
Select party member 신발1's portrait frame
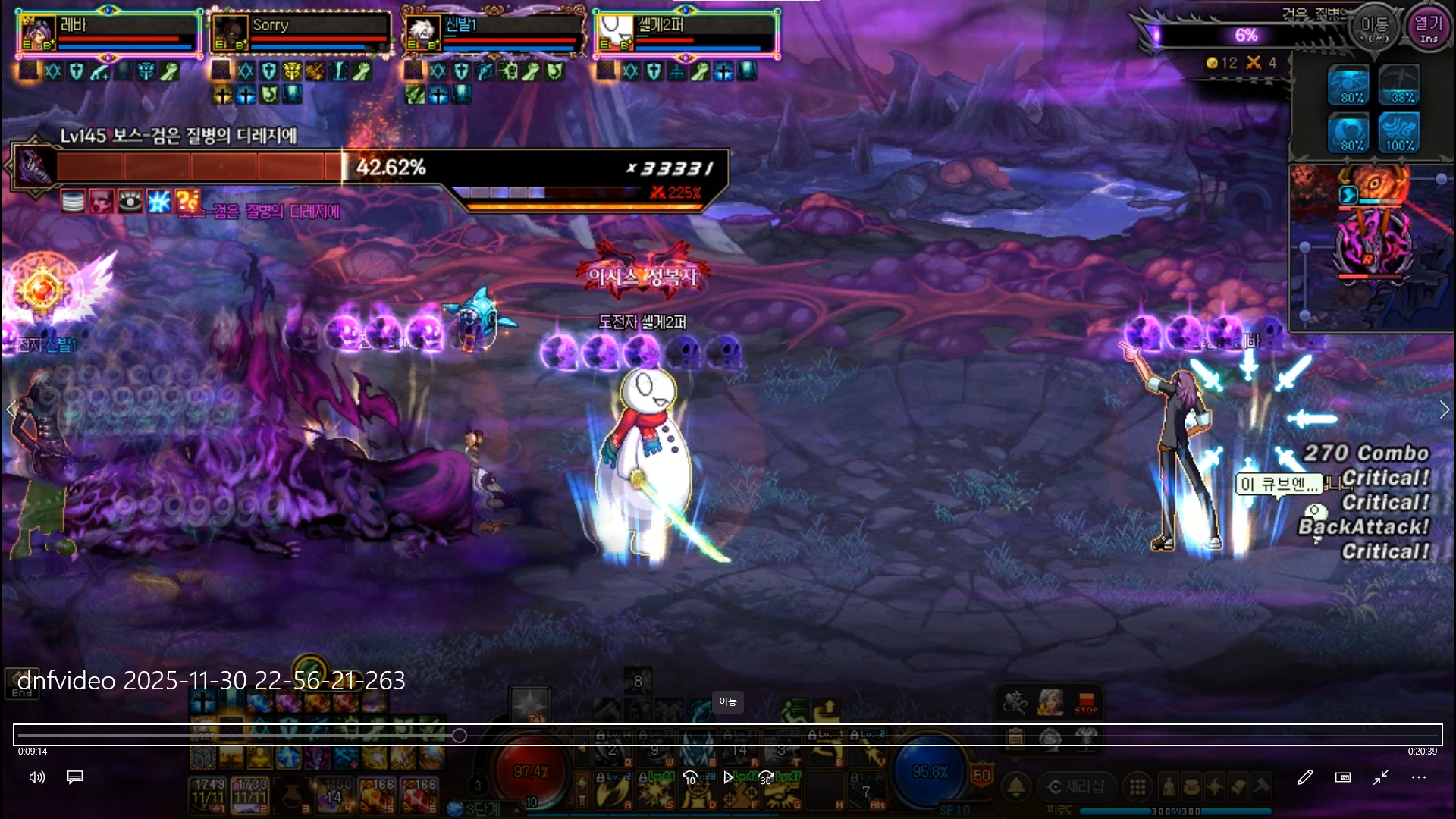[422, 33]
